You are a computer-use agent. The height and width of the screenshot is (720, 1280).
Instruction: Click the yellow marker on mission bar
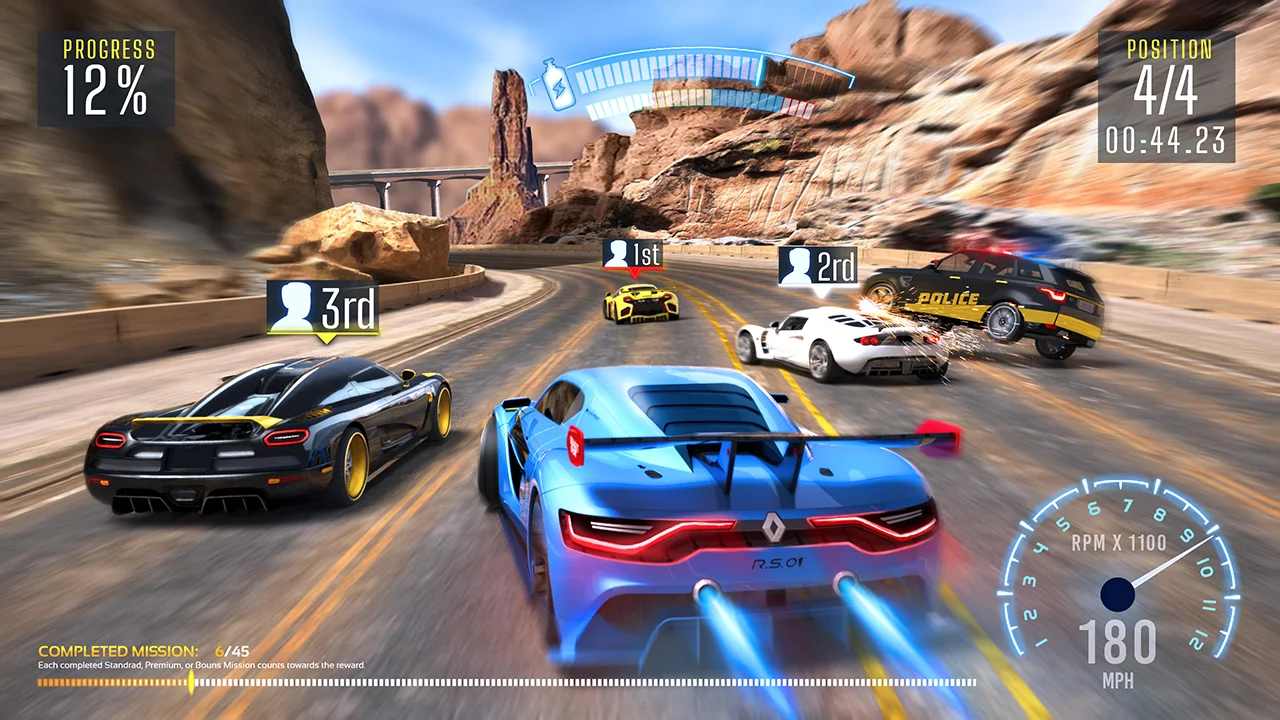click(x=191, y=682)
